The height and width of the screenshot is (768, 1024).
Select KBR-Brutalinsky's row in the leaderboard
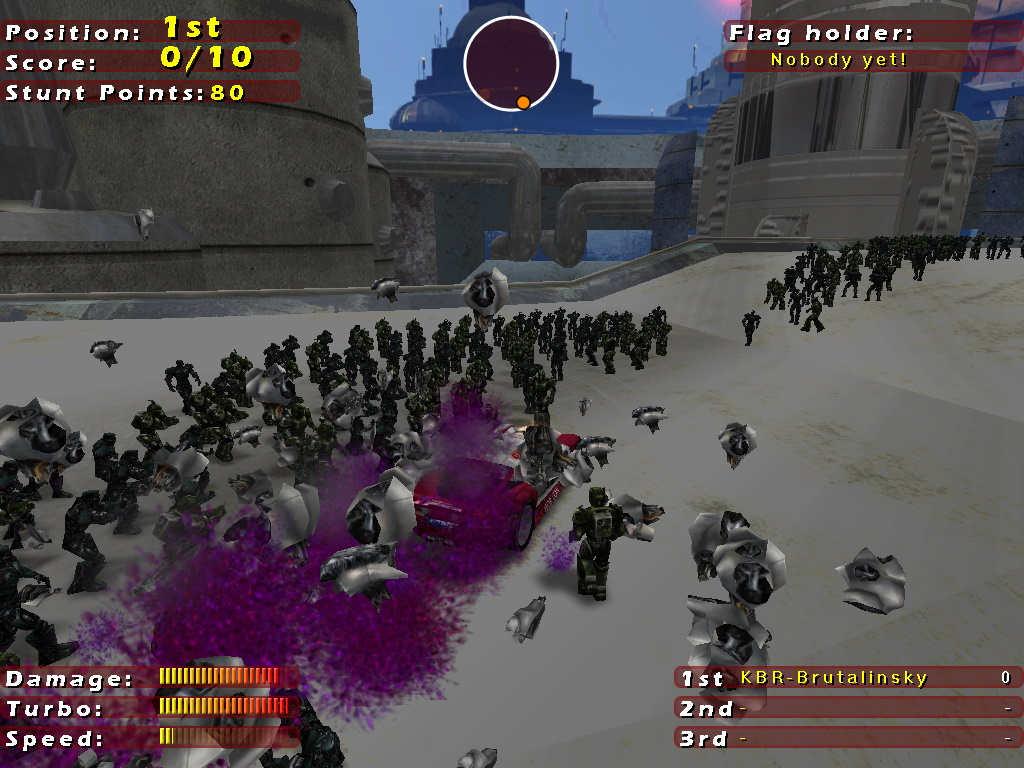[x=846, y=678]
